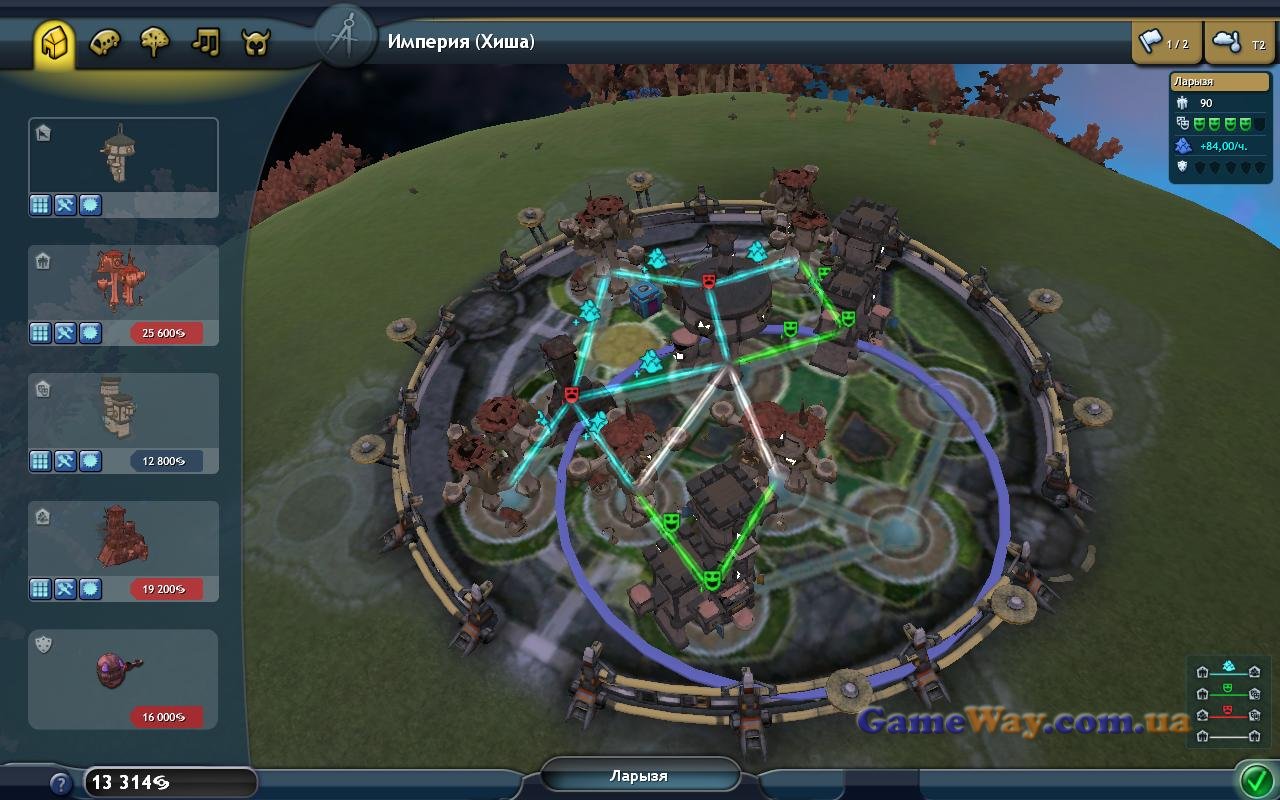
Task: Open the spotted dome-shaped tab
Action: (105, 43)
